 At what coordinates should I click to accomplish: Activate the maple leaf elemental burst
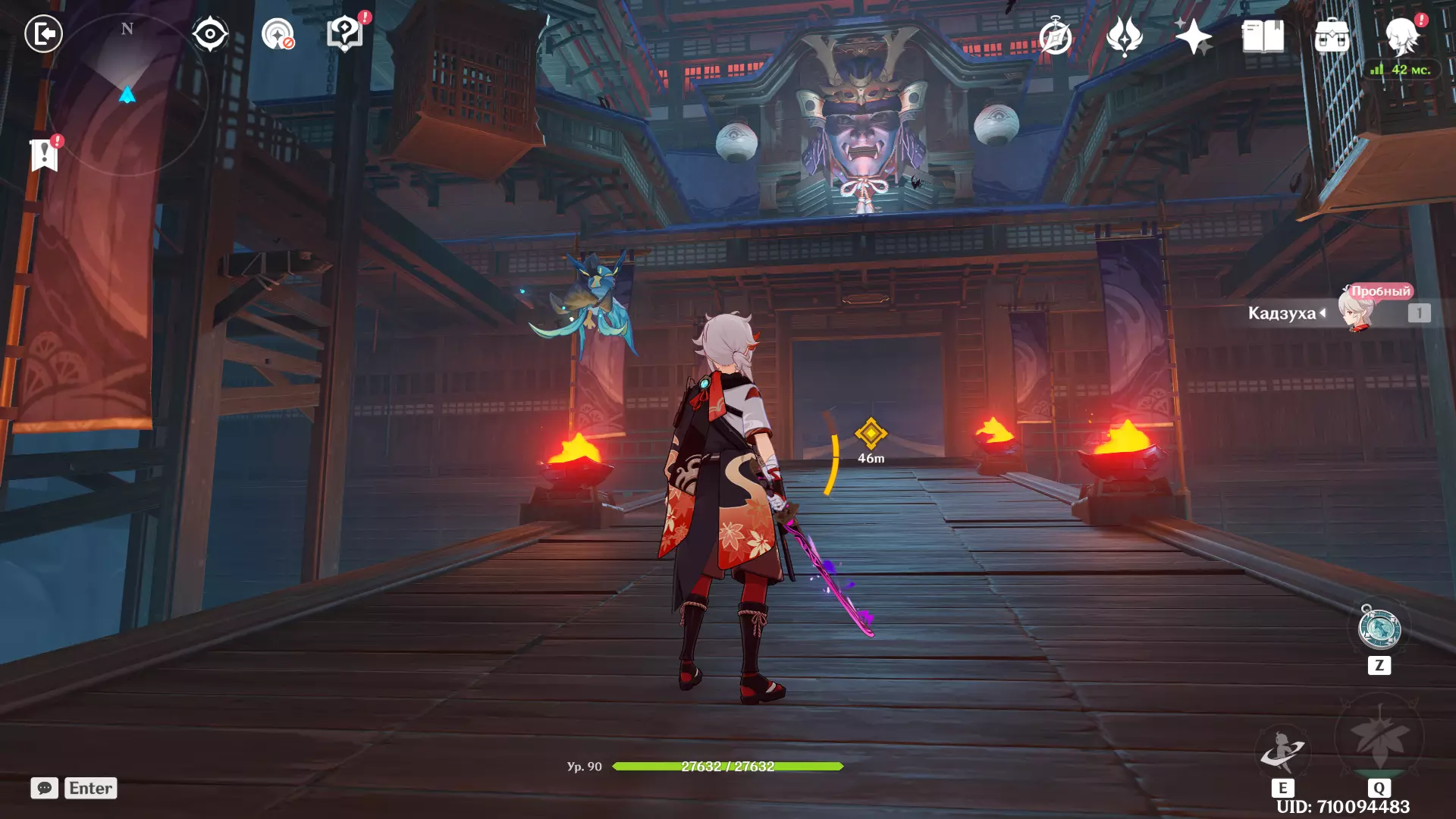click(1379, 738)
